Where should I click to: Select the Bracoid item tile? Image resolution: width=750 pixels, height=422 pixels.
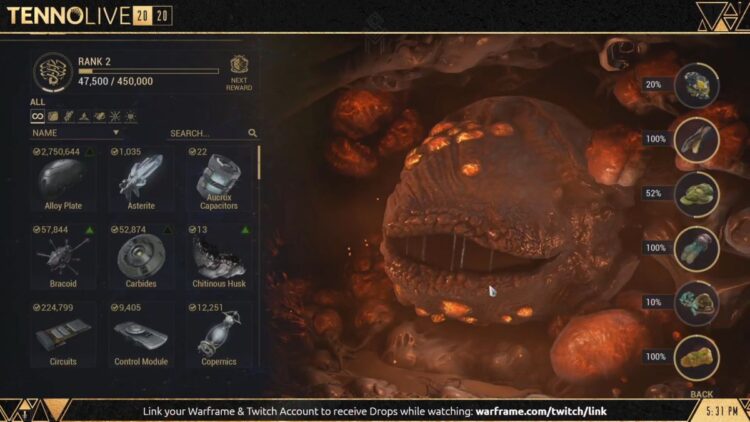(x=63, y=257)
